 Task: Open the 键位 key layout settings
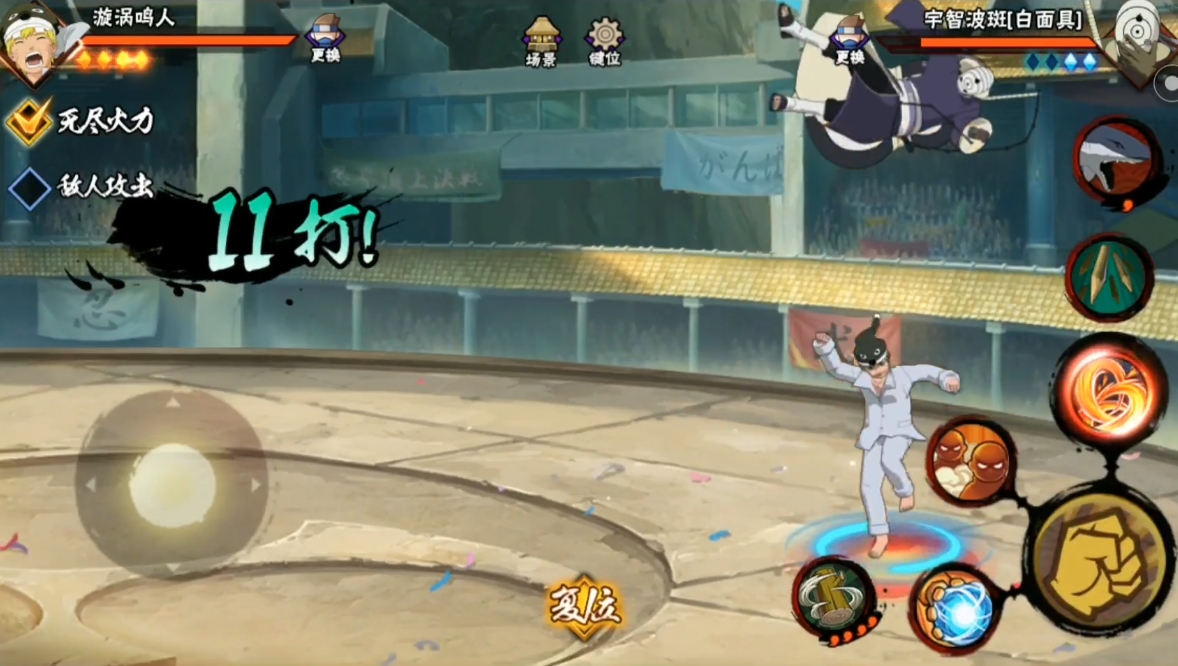[605, 41]
